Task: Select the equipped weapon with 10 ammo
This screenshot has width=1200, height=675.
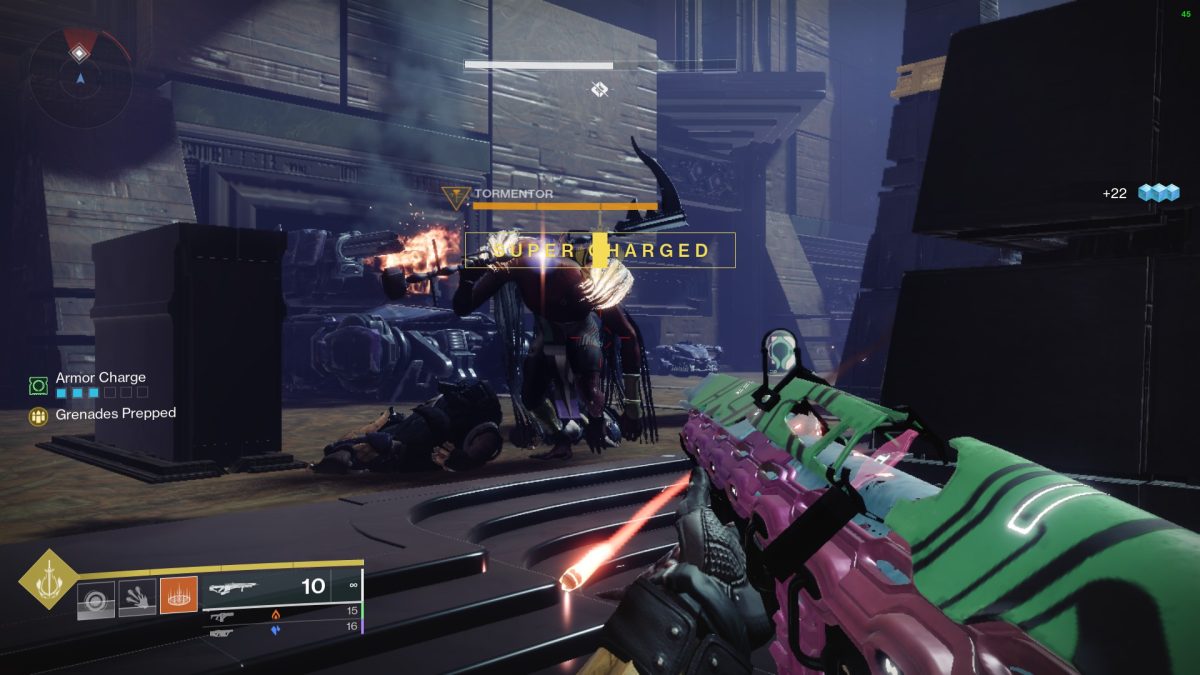Action: pos(280,587)
